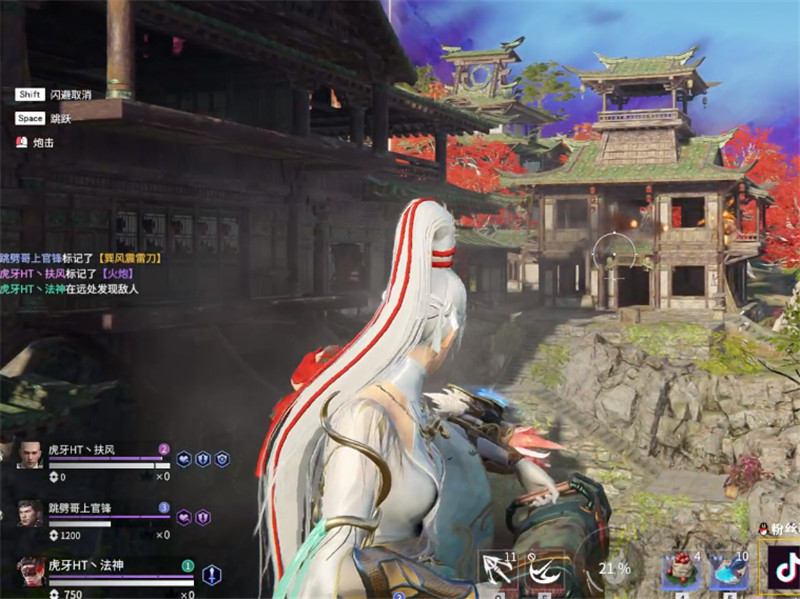Select teammate 虎牙HT丶扶风's portrait

coord(30,457)
